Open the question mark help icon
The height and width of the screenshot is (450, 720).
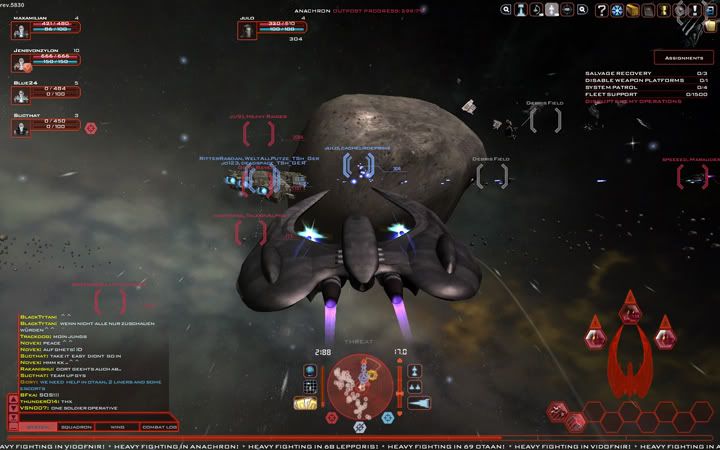[601, 11]
